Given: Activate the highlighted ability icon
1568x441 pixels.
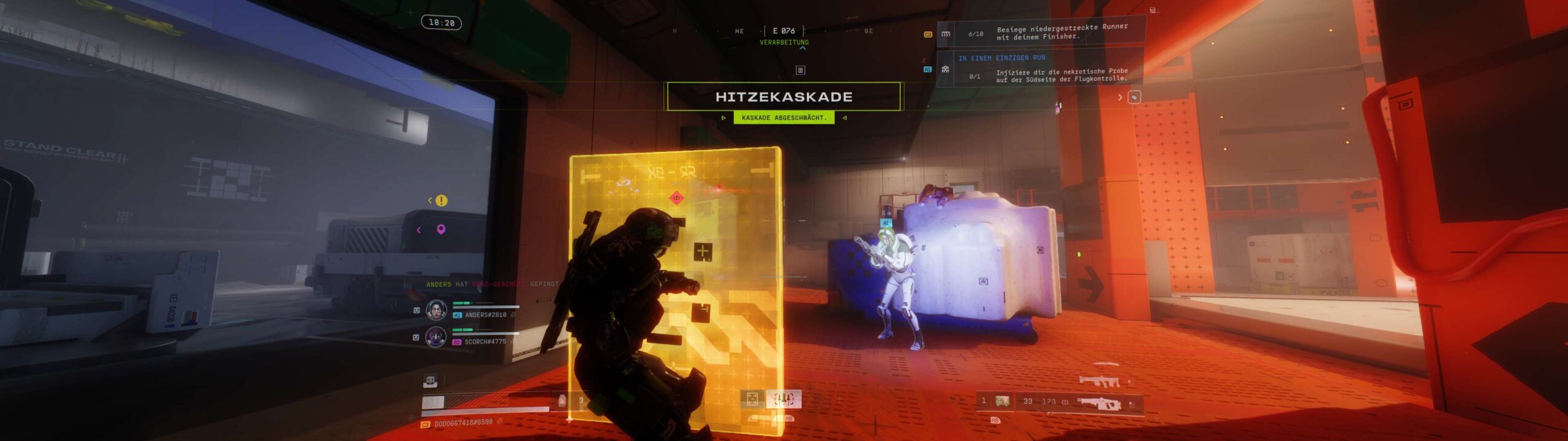Looking at the screenshot, I should point(784,399).
